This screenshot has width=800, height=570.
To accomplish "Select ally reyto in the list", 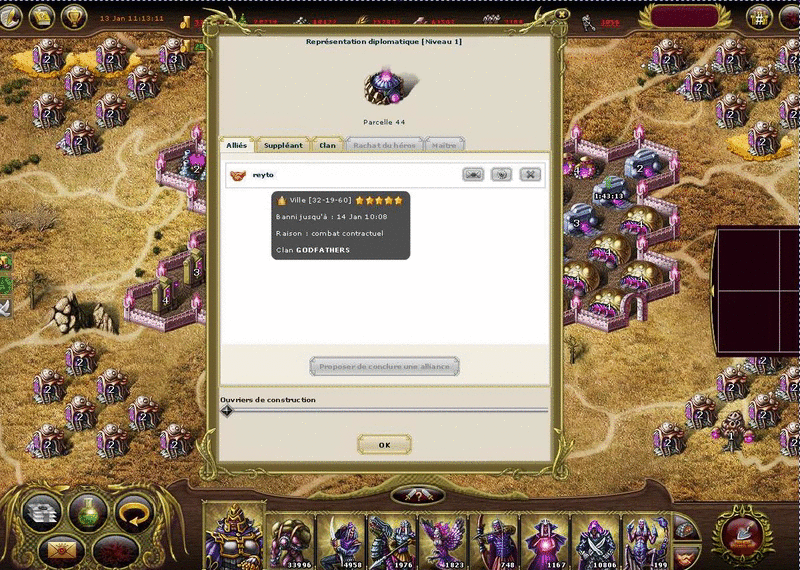I will coord(263,175).
